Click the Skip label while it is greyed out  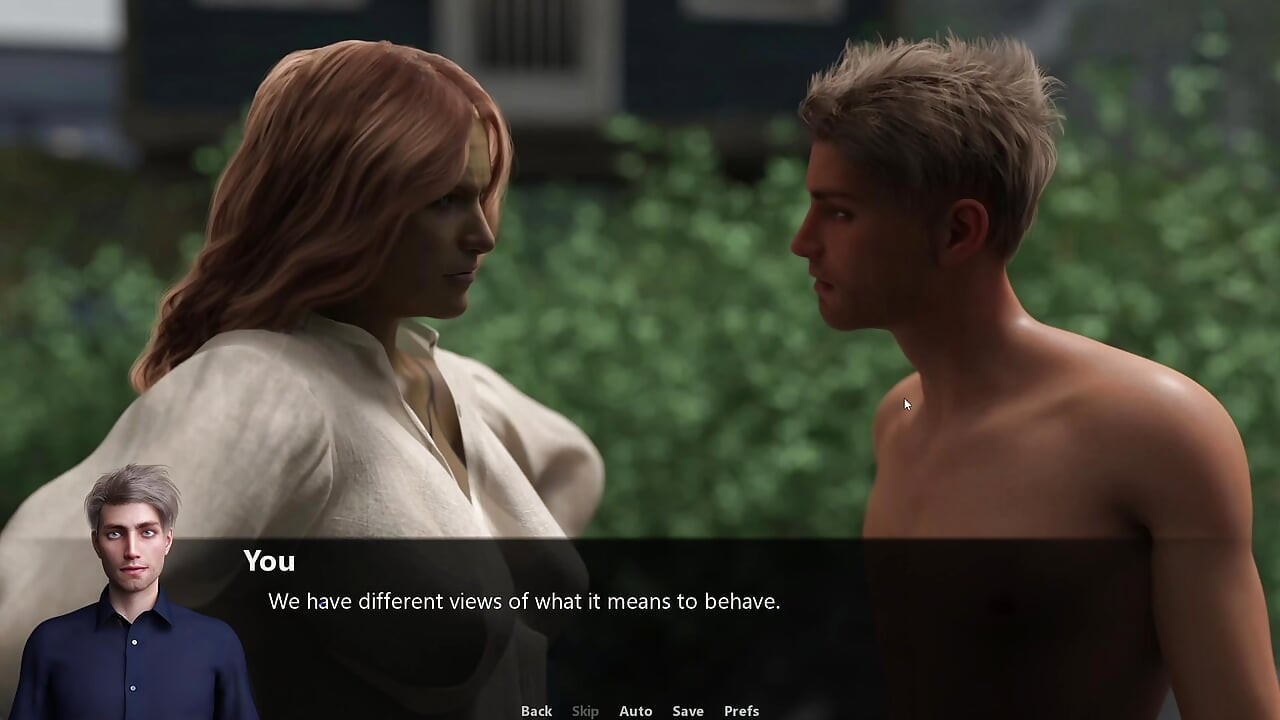(585, 710)
